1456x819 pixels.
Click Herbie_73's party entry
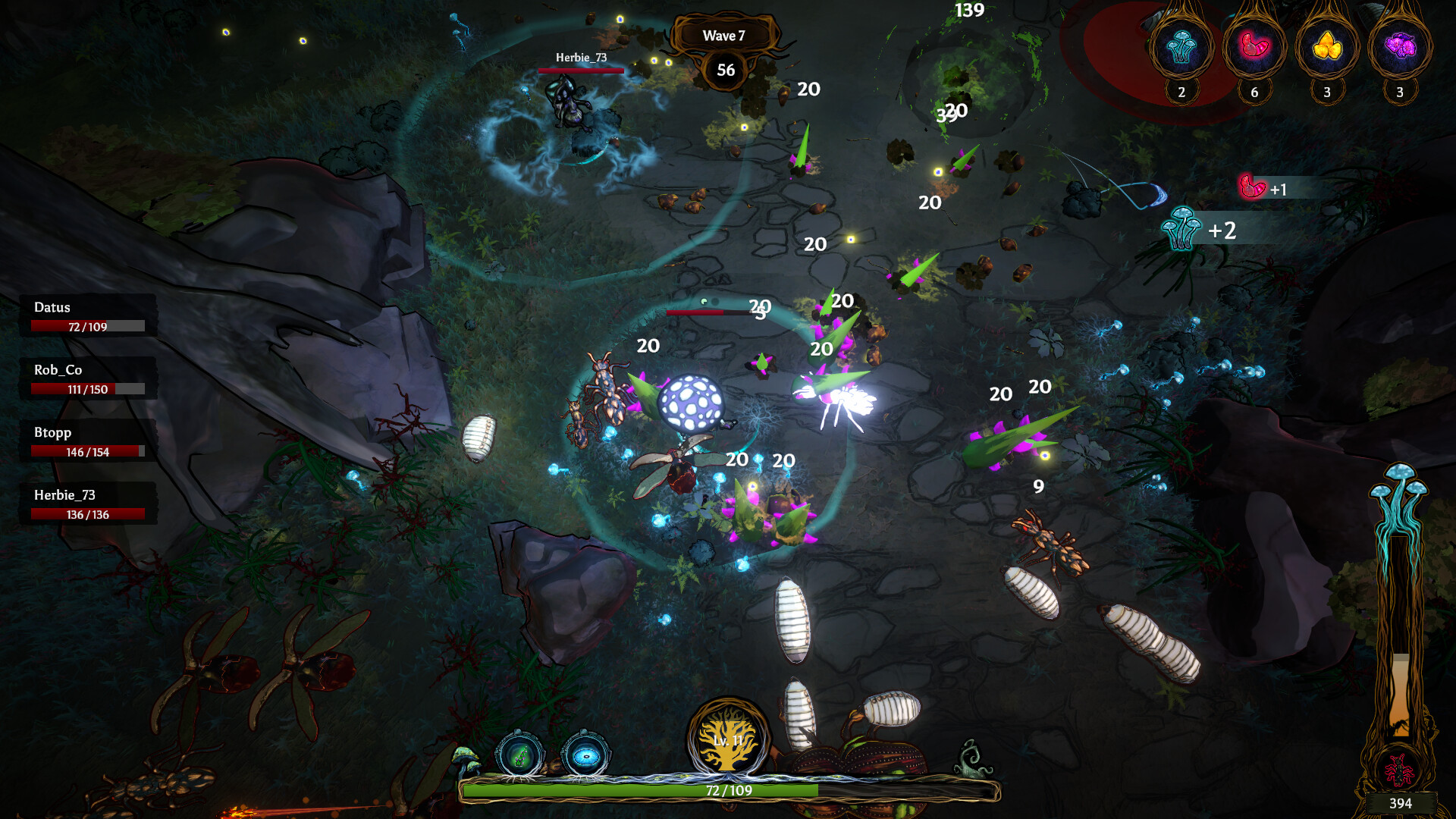86,503
